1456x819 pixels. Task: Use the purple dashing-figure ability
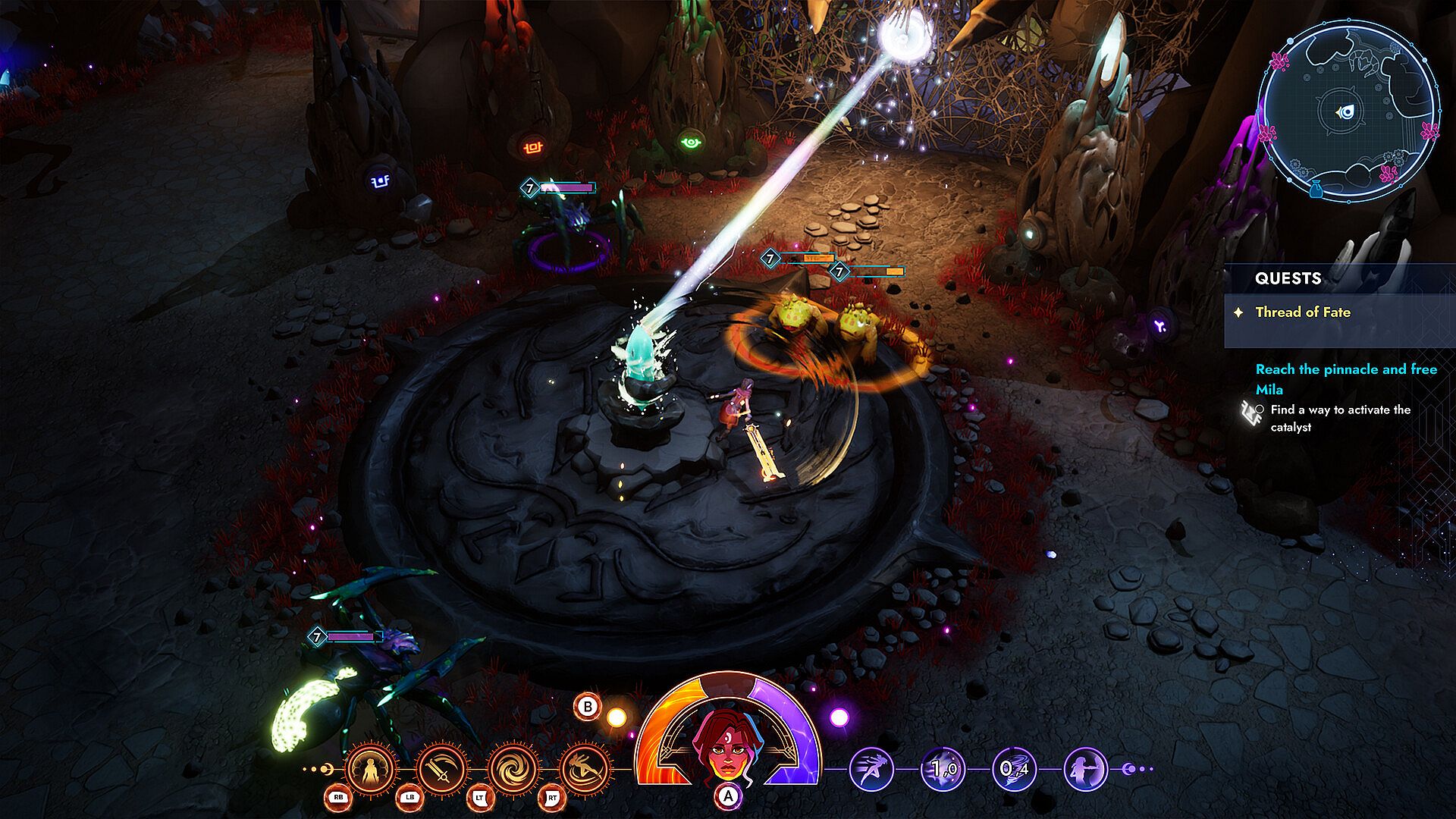[871, 769]
